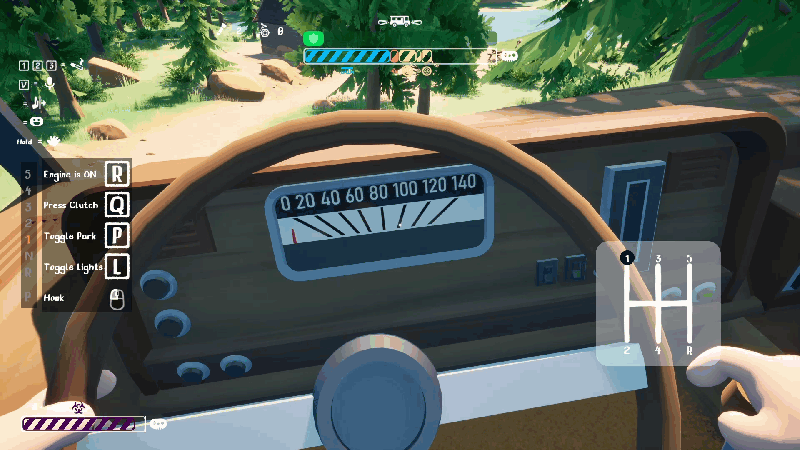Click the RV vehicle icon
This screenshot has width=800, height=450.
399,21
